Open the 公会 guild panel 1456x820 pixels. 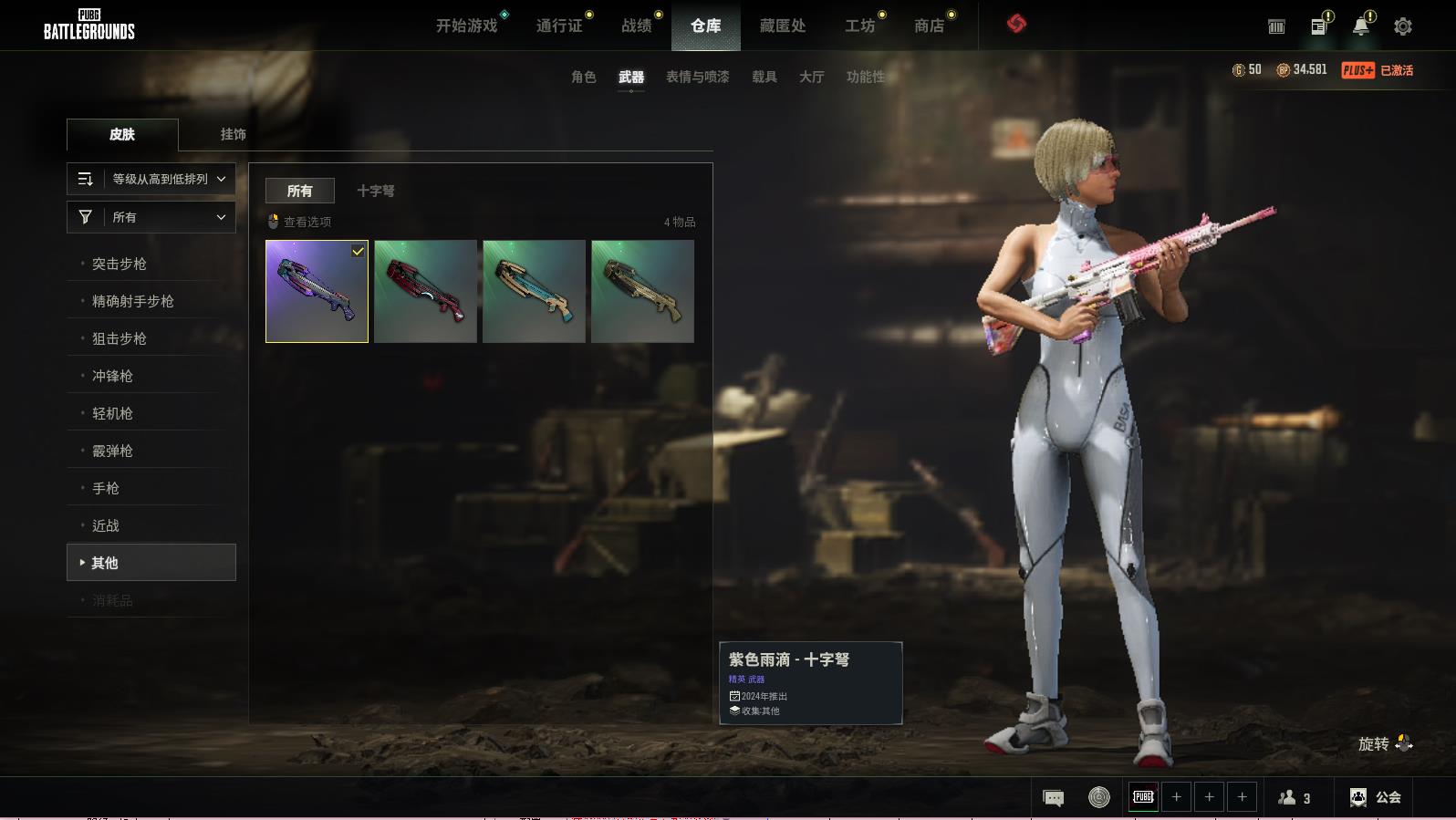pos(1376,797)
